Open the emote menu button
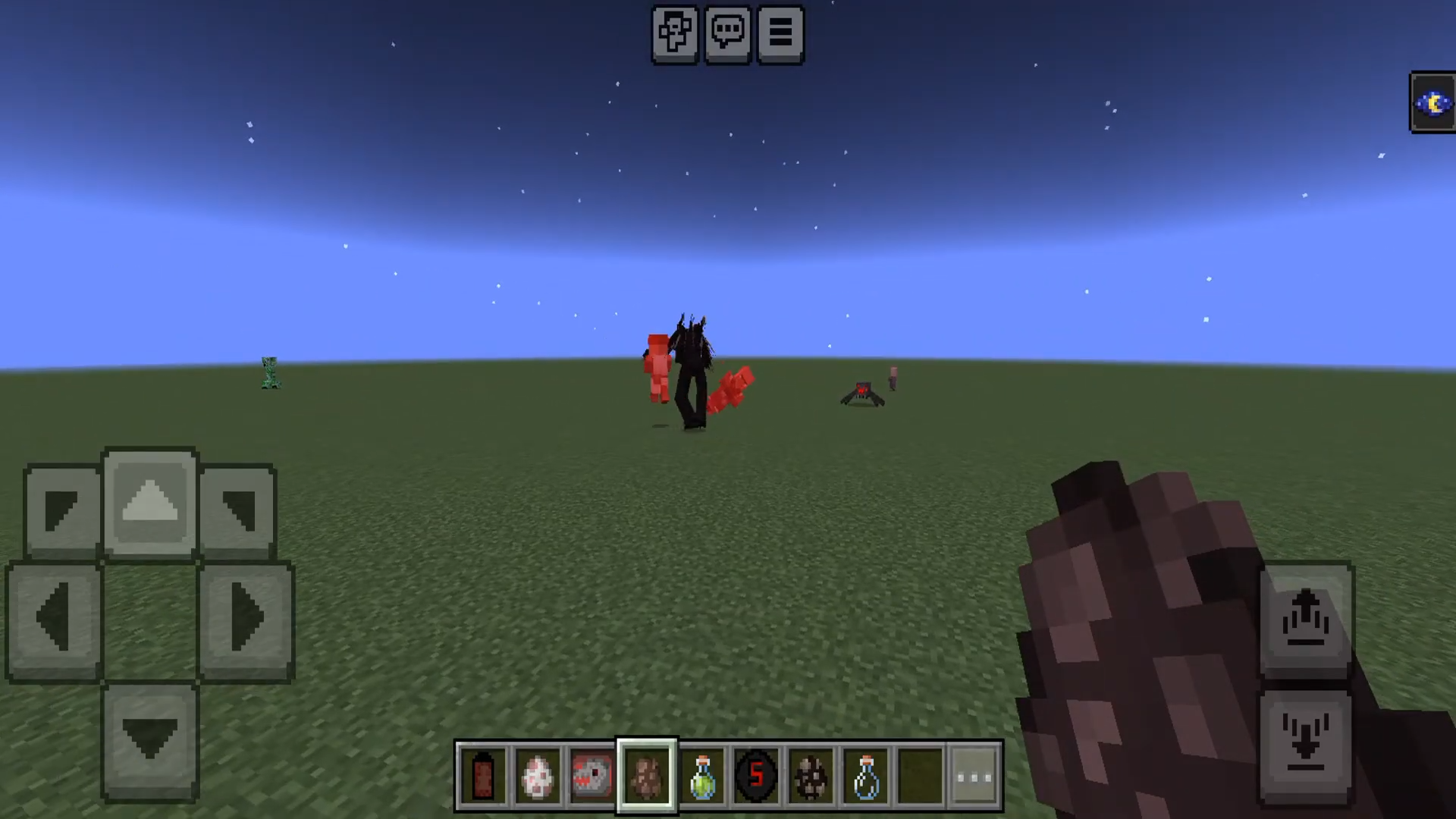This screenshot has height=819, width=1456. (x=674, y=34)
